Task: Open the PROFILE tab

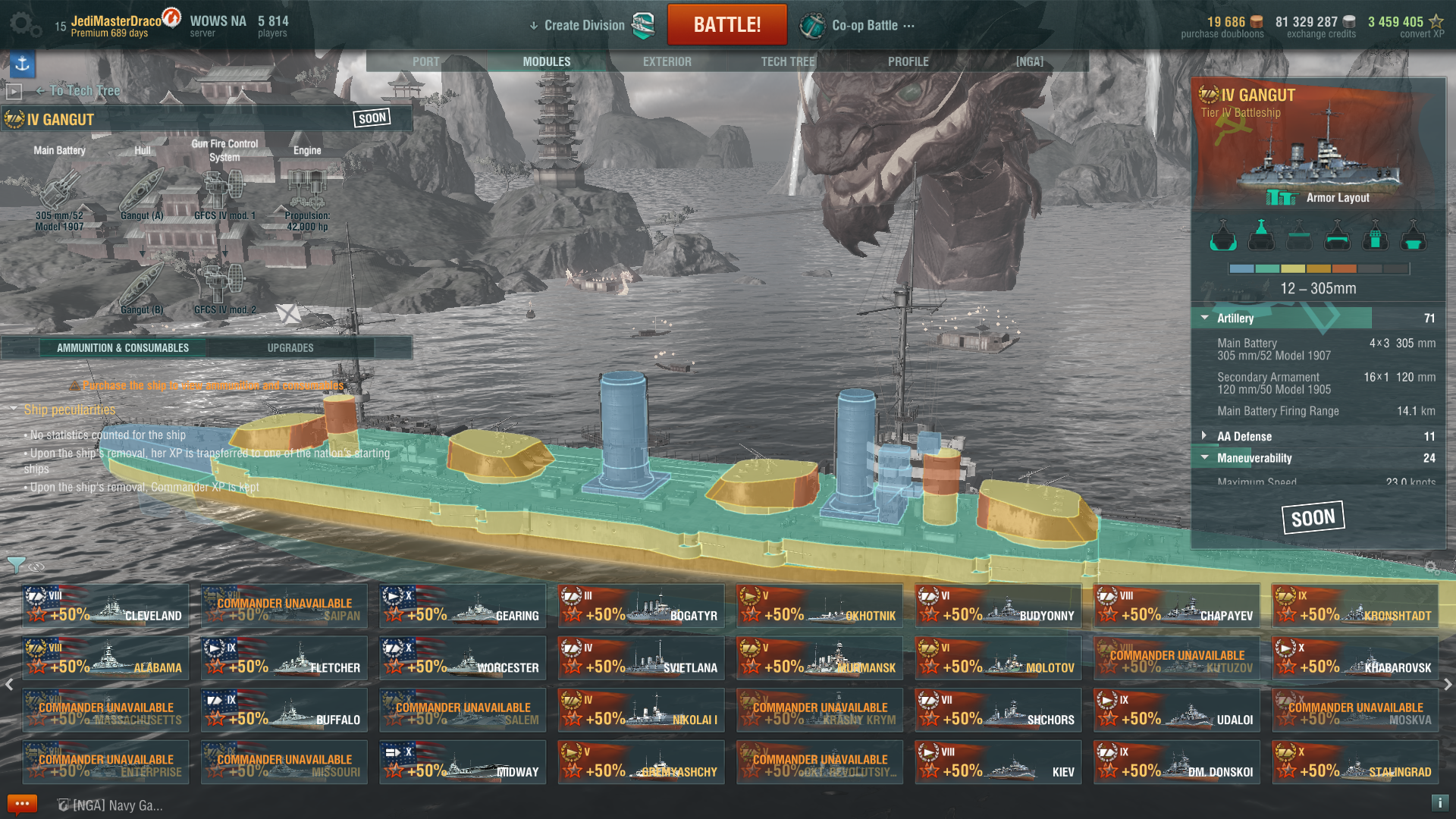Action: click(908, 61)
